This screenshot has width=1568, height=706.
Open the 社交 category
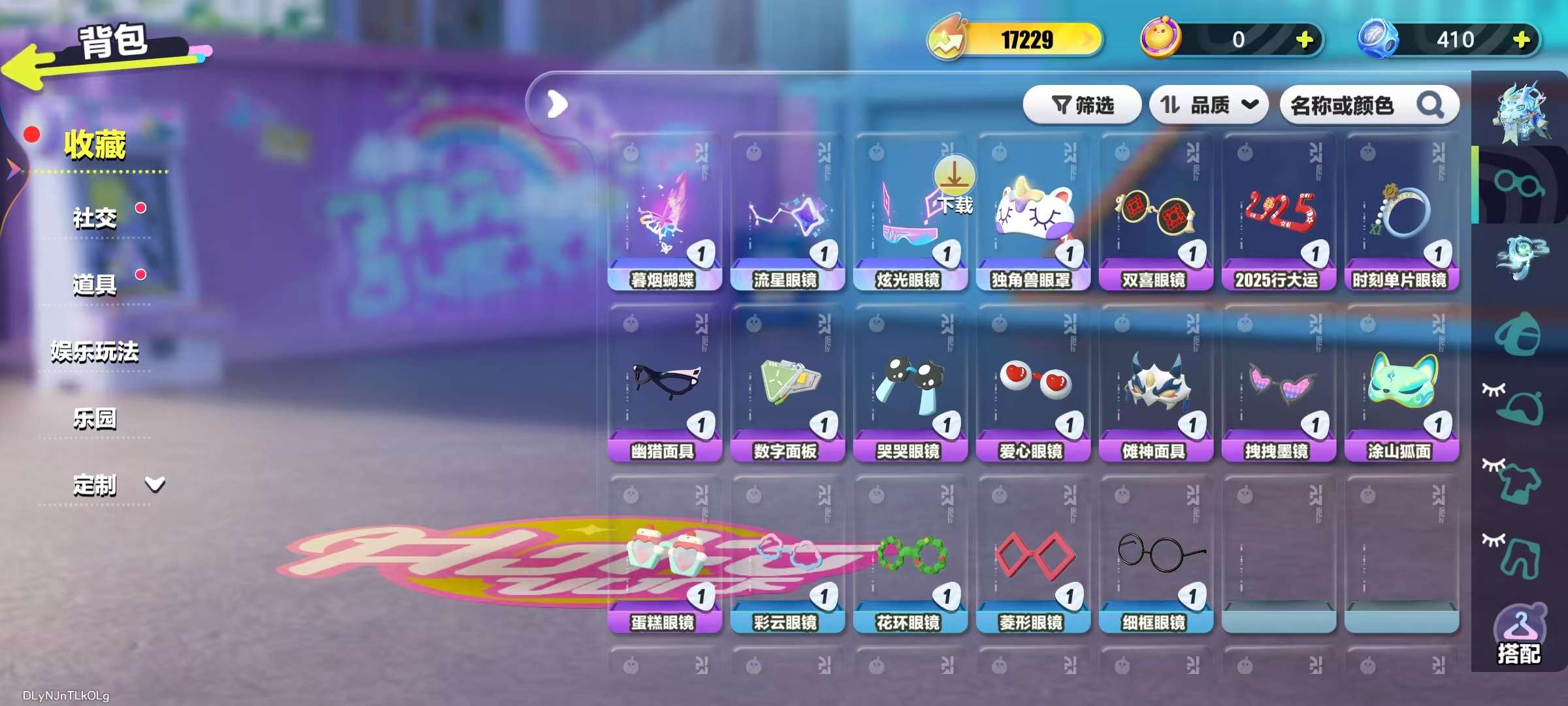tap(95, 218)
